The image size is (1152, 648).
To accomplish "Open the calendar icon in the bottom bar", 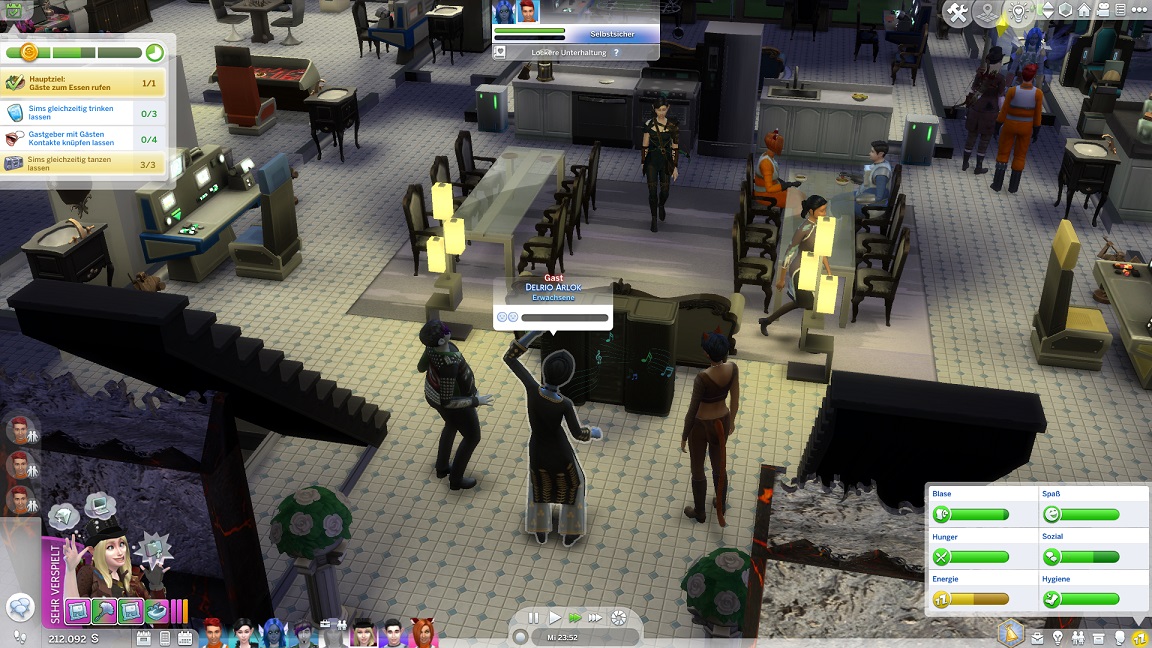I will tap(185, 637).
